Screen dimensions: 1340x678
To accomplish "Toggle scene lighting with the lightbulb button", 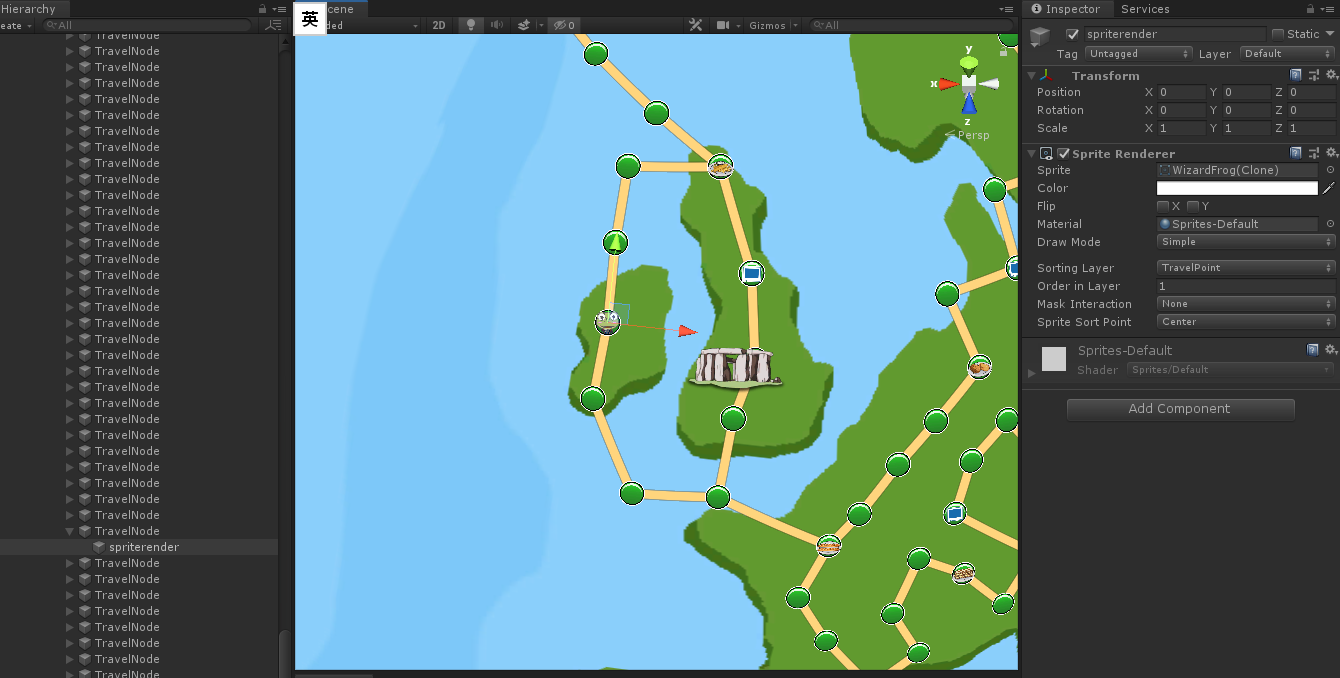I will [471, 25].
